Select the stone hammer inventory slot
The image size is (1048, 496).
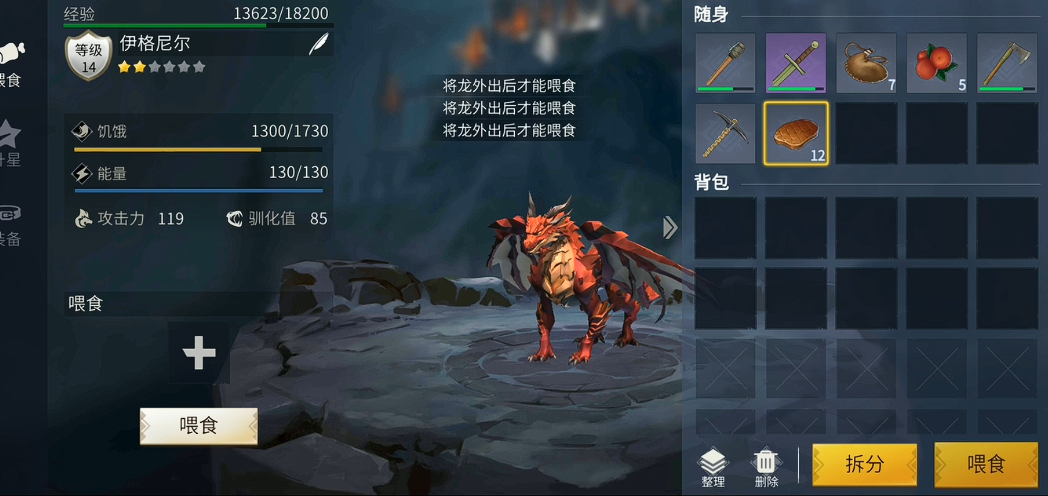point(725,63)
